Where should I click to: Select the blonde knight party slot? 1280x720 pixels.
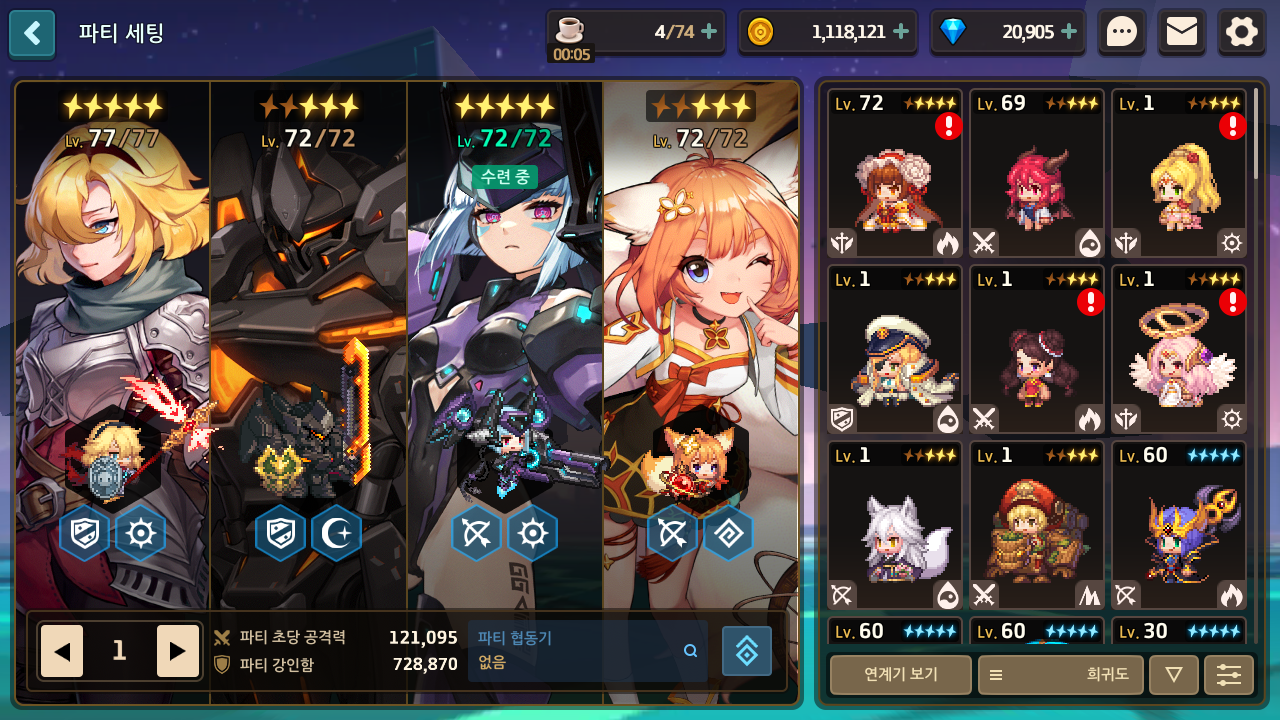pos(112,340)
